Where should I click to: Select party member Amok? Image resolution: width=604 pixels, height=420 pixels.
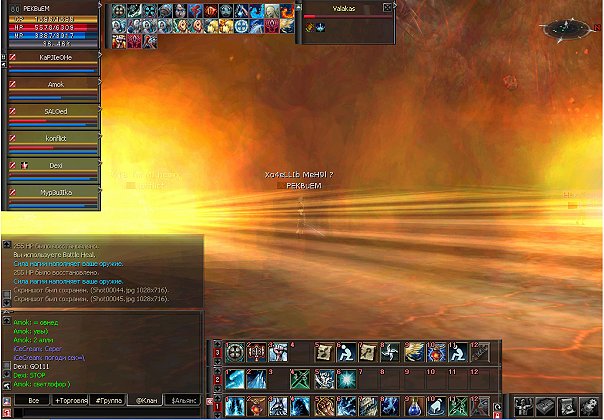[x=56, y=85]
